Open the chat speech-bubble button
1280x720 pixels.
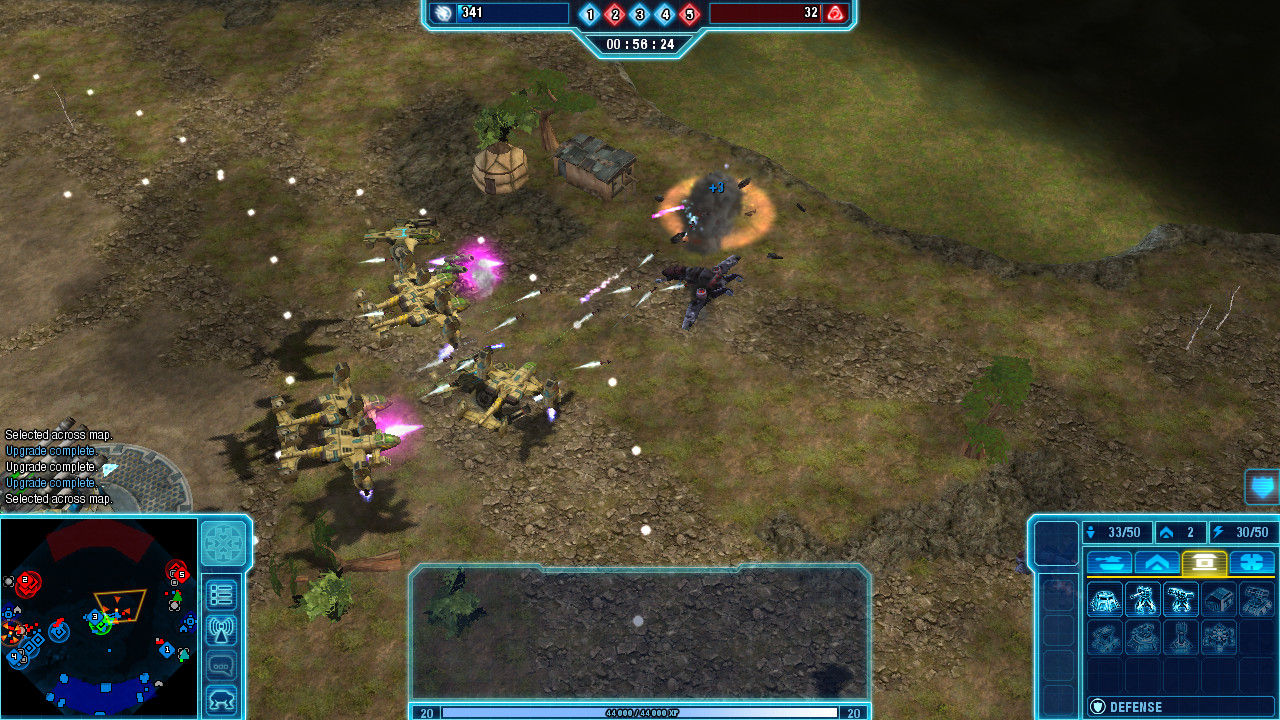click(221, 666)
